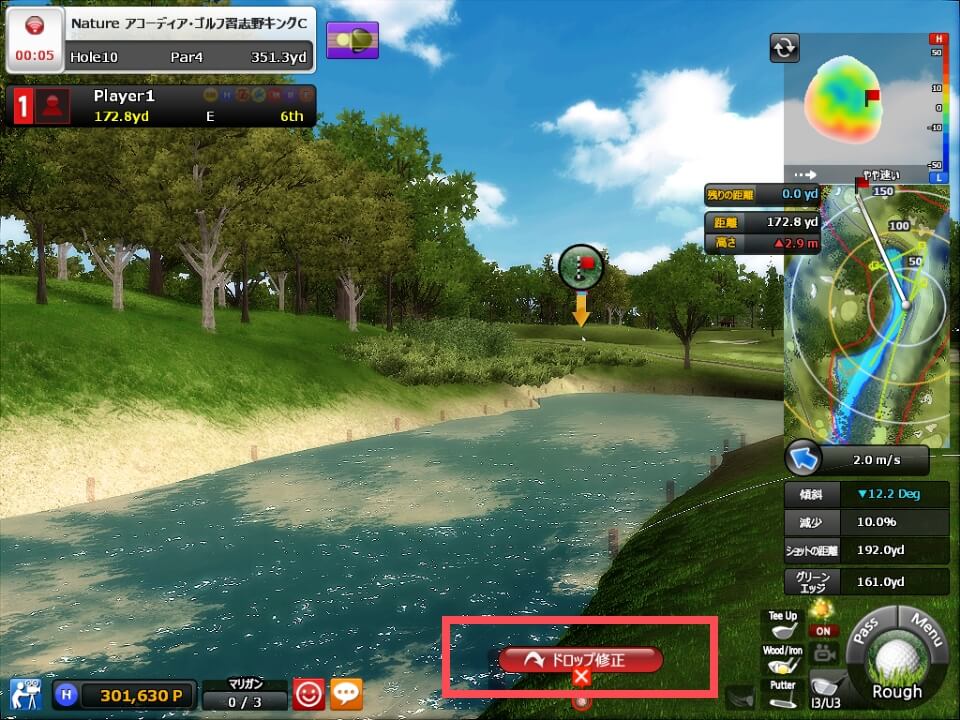The height and width of the screenshot is (720, 960).
Task: Select the Tee Up club option
Action: coord(781,625)
